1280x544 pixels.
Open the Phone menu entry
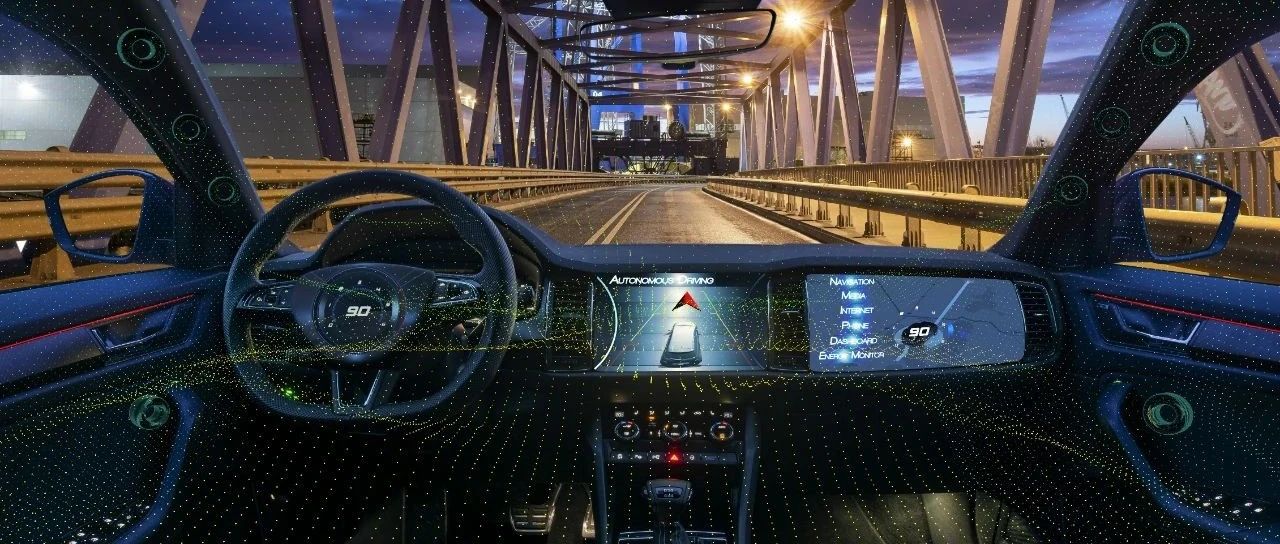pyautogui.click(x=855, y=326)
